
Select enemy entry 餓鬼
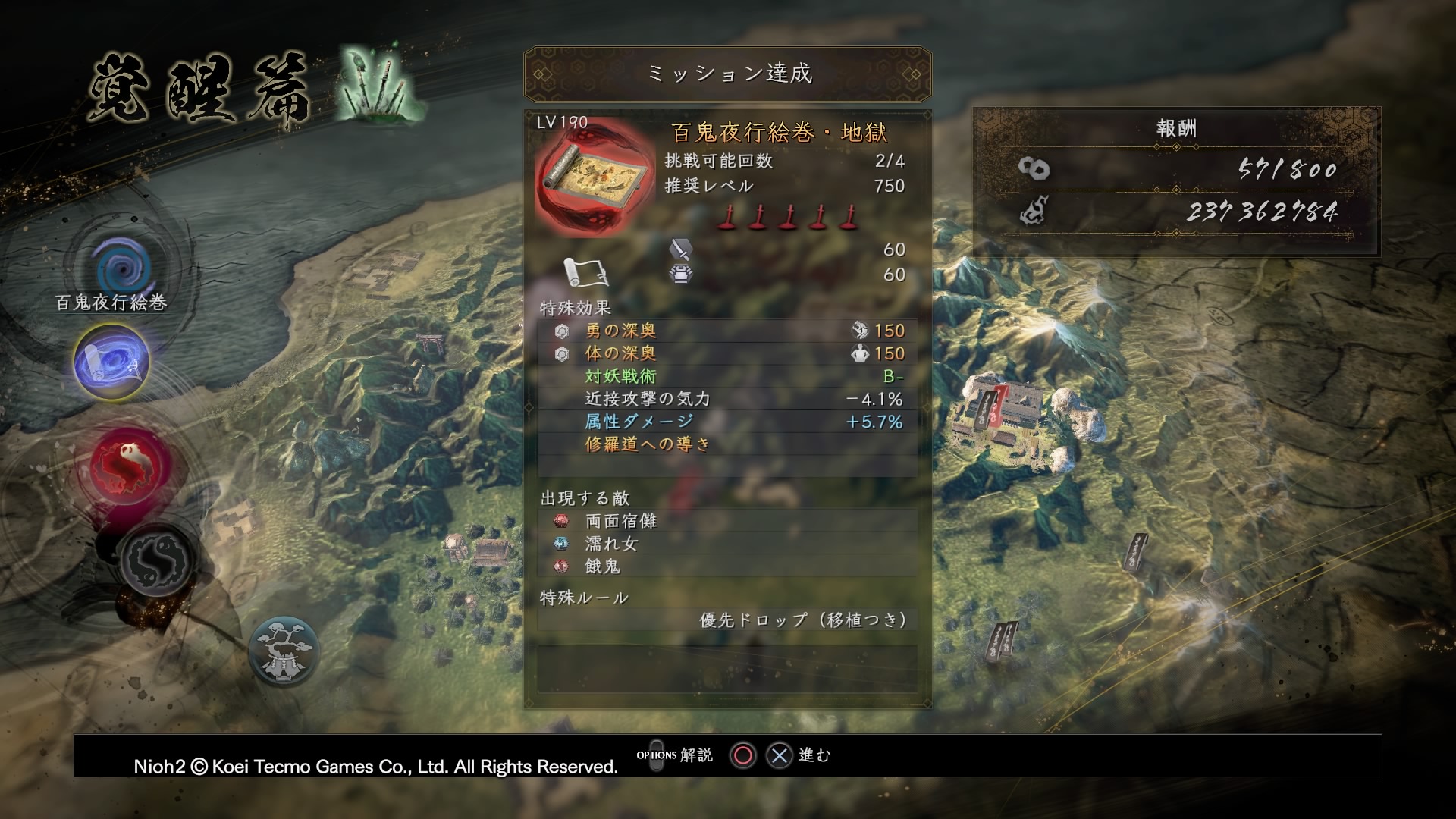pos(726,566)
